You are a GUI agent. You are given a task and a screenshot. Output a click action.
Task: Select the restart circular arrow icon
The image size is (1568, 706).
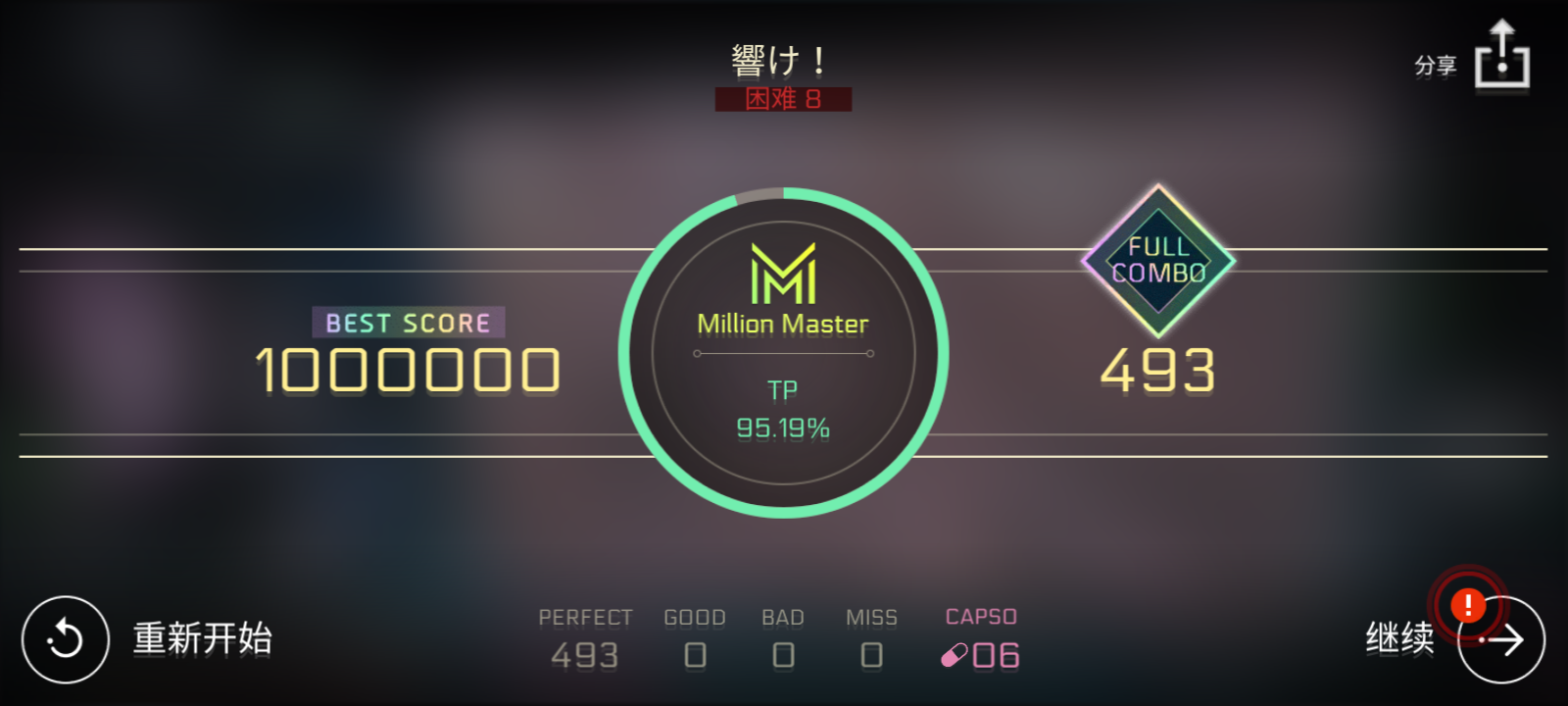coord(65,638)
